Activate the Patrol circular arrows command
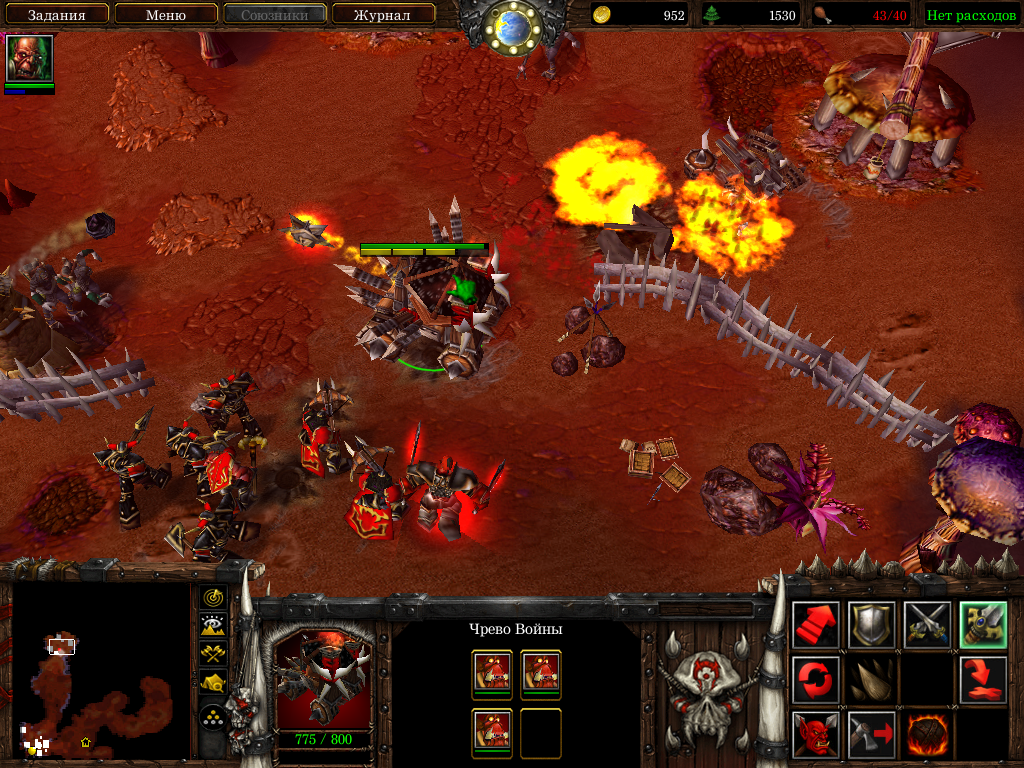 [815, 680]
